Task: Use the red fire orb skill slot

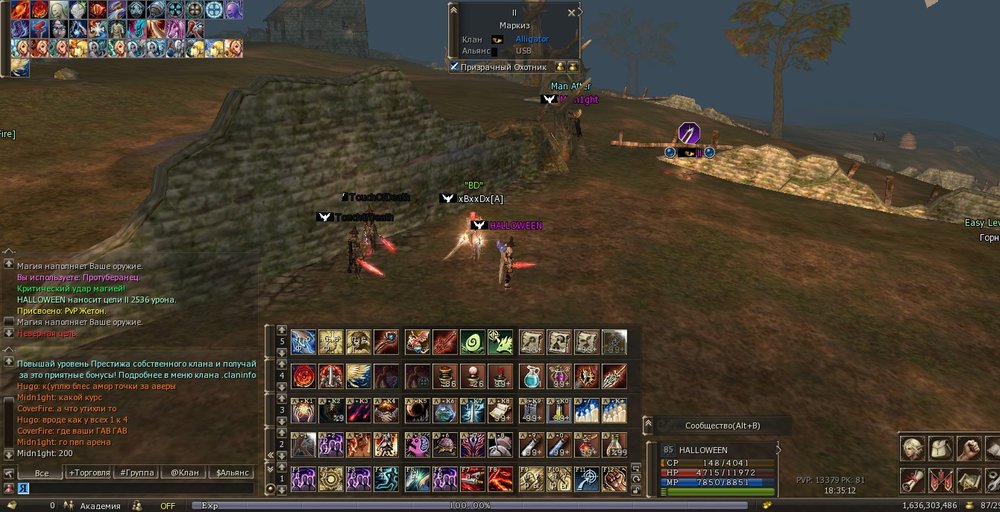Action: (303, 377)
